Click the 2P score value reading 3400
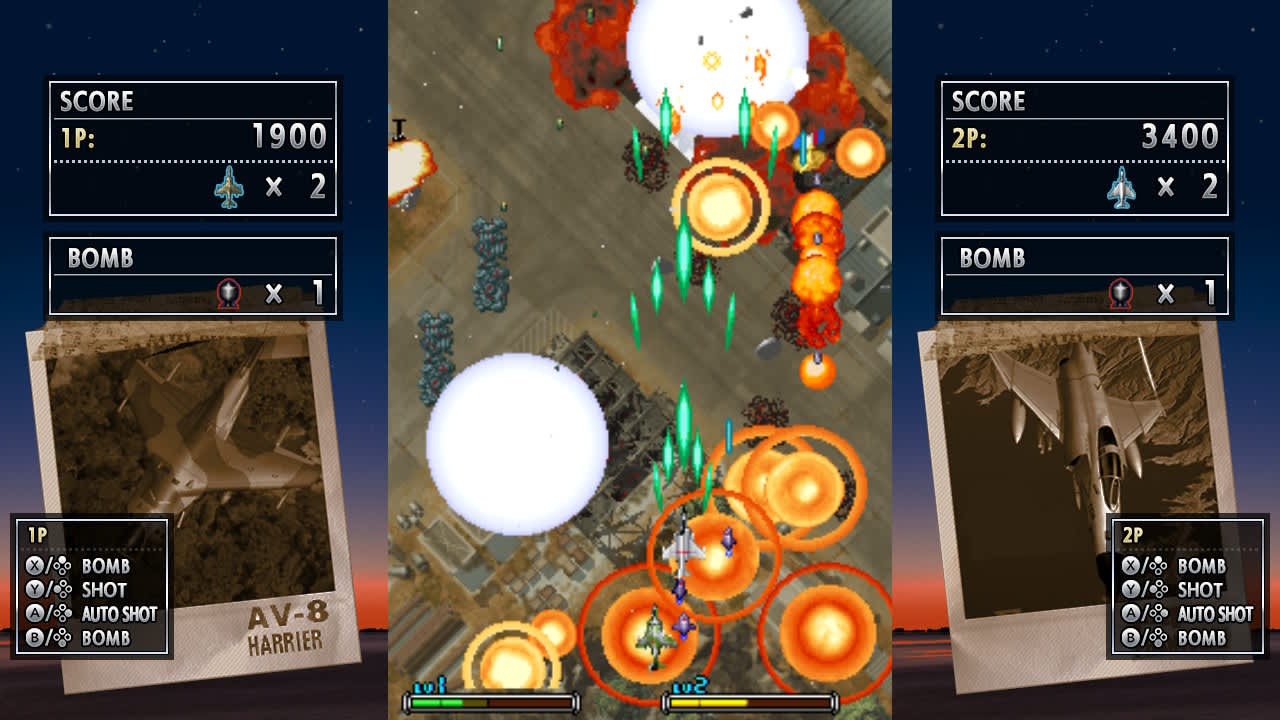The image size is (1280, 720). 1180,136
